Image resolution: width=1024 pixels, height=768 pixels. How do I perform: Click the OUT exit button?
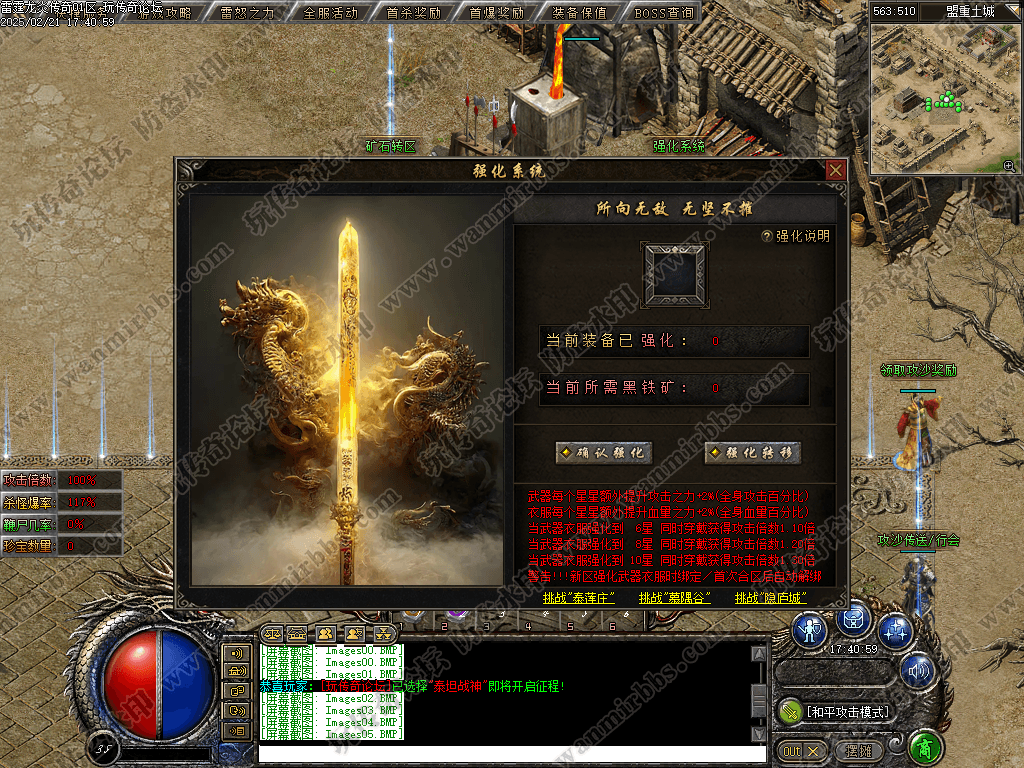click(x=802, y=750)
